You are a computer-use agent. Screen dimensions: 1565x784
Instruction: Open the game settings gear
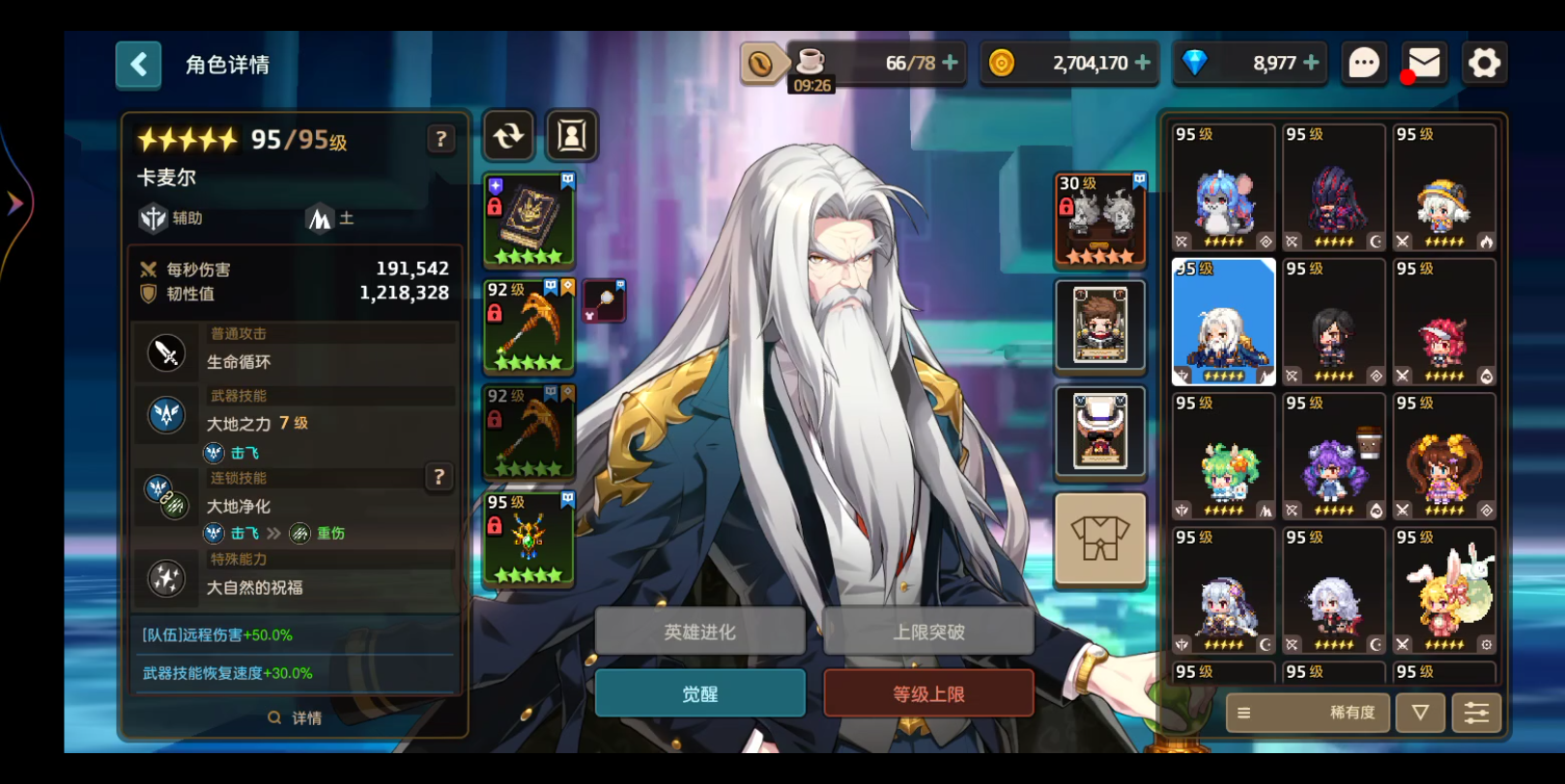1483,63
